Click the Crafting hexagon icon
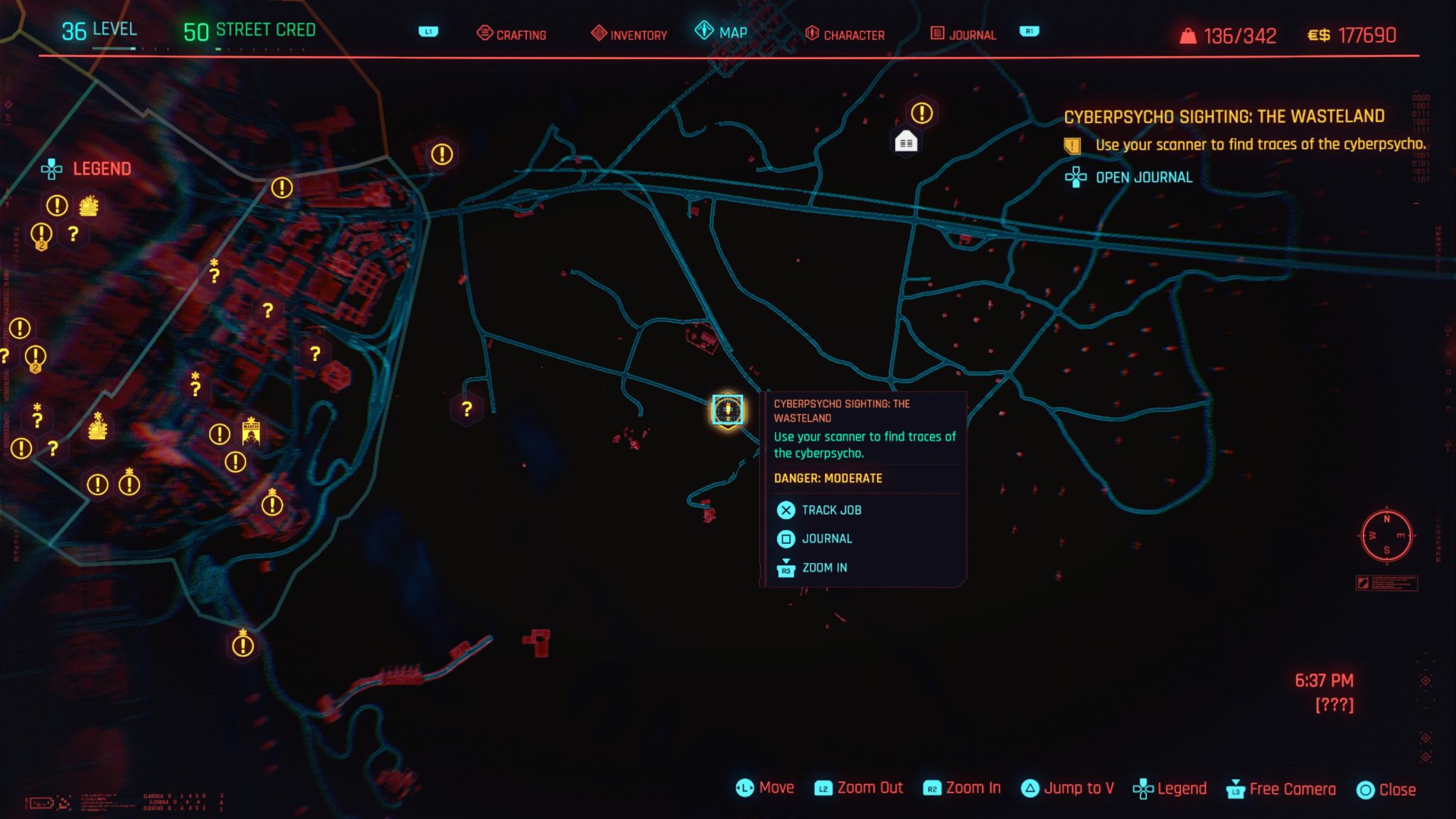 (x=486, y=32)
